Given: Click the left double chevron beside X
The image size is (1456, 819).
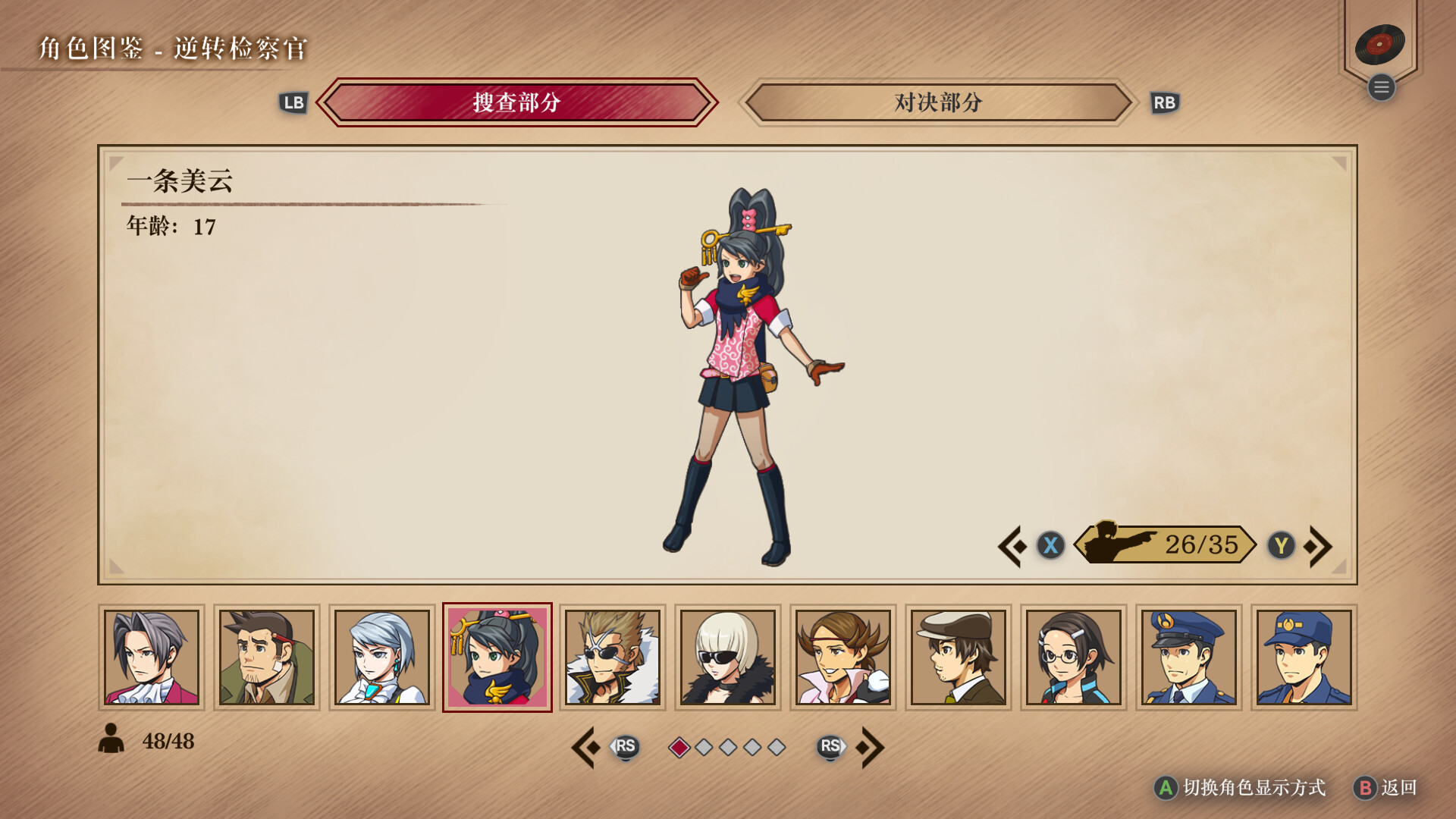Looking at the screenshot, I should coord(1012,544).
